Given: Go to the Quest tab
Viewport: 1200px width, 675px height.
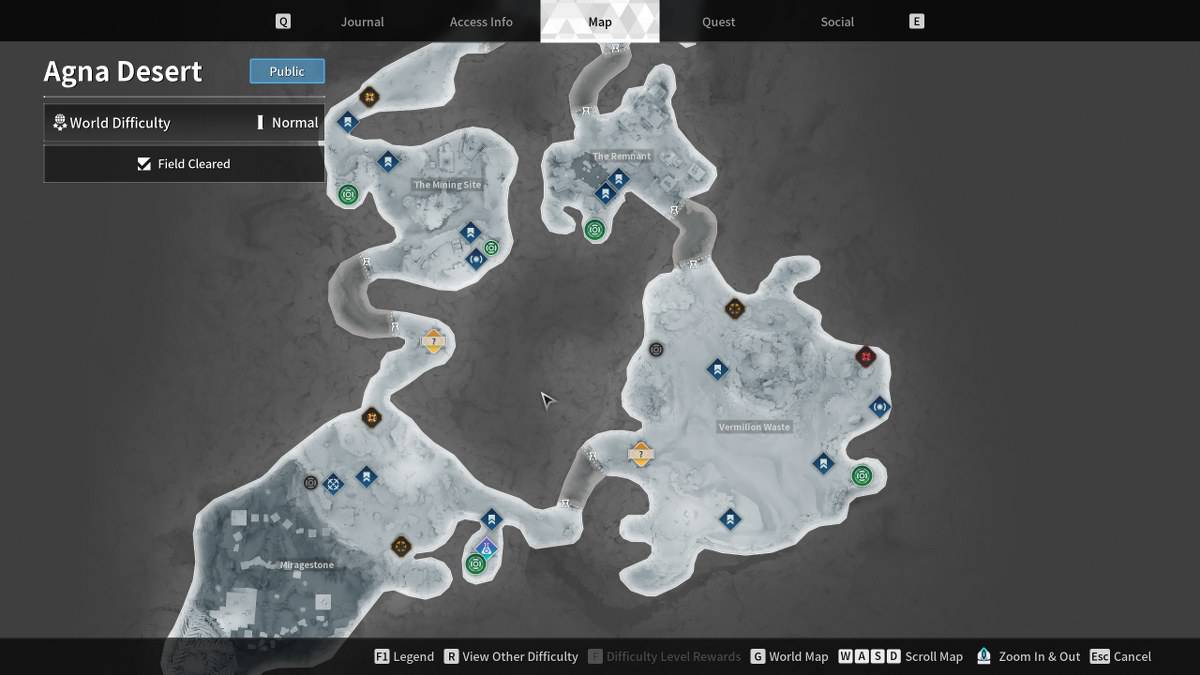Looking at the screenshot, I should (x=718, y=22).
